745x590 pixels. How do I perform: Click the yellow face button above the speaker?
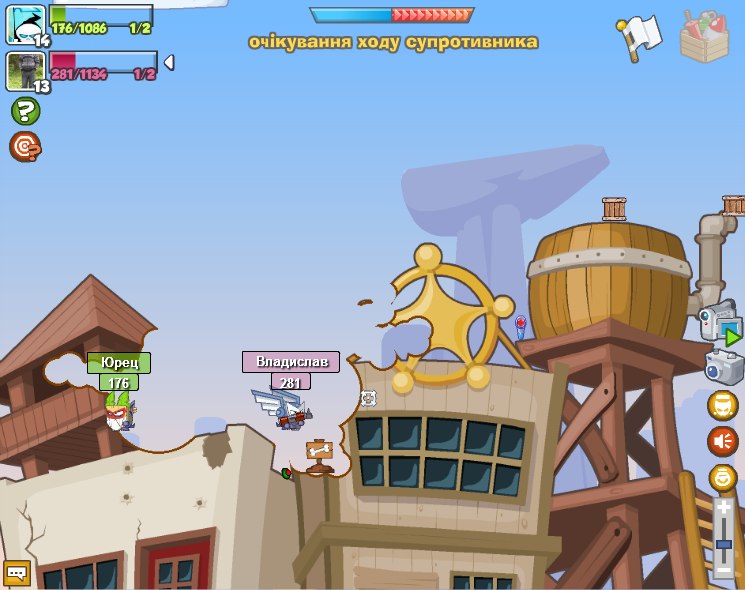[x=722, y=405]
